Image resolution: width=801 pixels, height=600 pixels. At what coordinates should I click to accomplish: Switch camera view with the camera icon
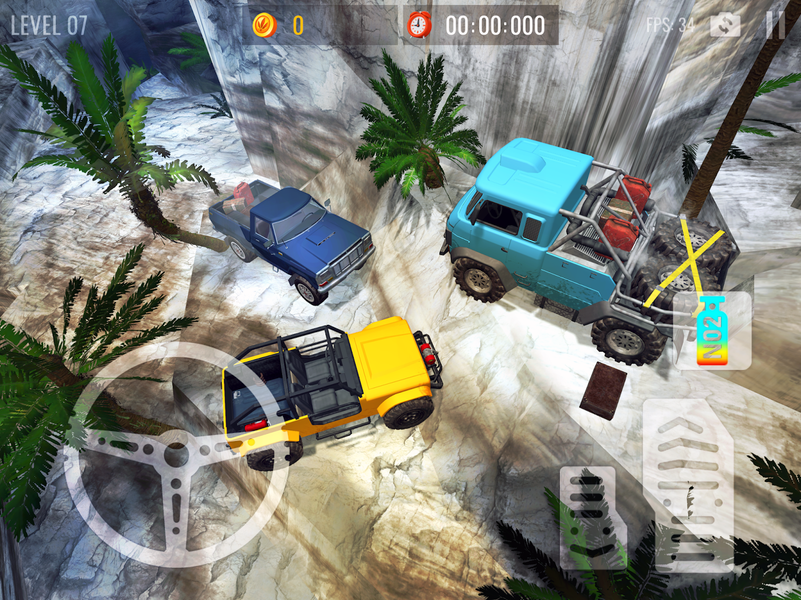(x=725, y=26)
